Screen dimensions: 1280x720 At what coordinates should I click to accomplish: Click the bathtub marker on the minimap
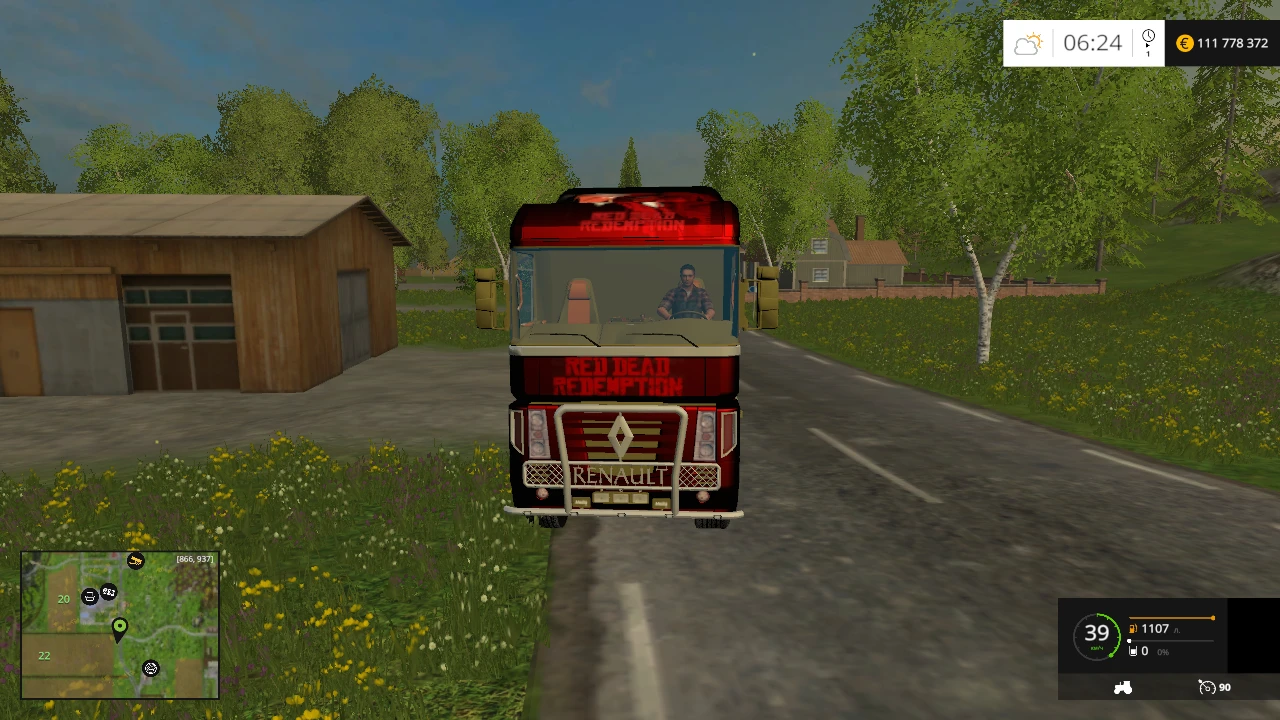coord(90,597)
